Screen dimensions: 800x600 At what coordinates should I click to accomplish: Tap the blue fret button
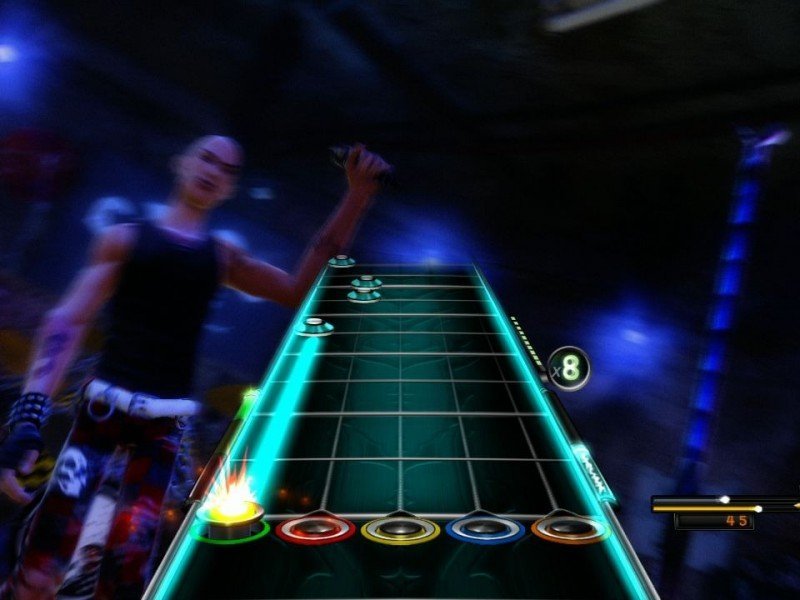click(485, 529)
